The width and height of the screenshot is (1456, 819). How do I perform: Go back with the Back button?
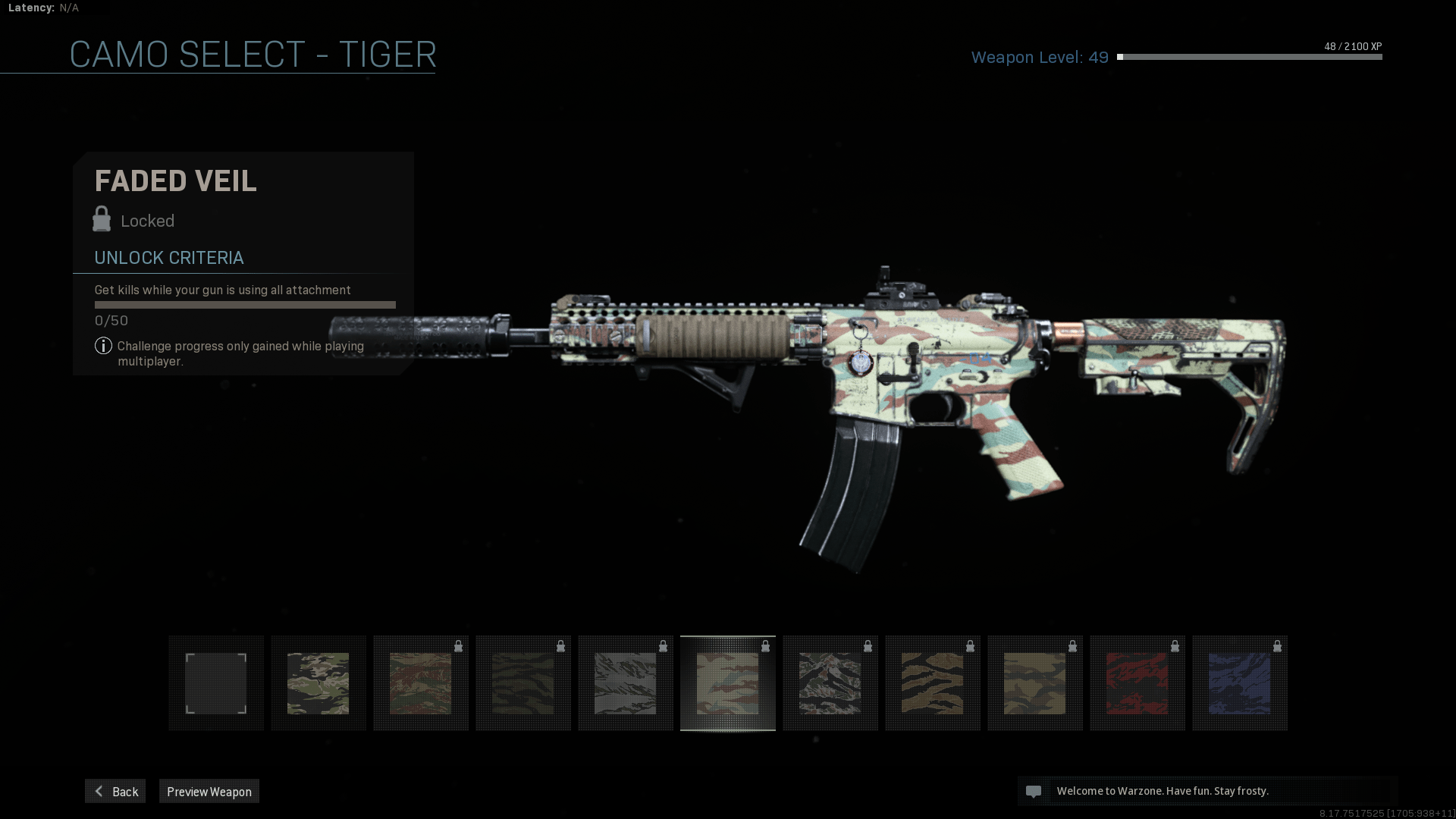click(x=115, y=791)
